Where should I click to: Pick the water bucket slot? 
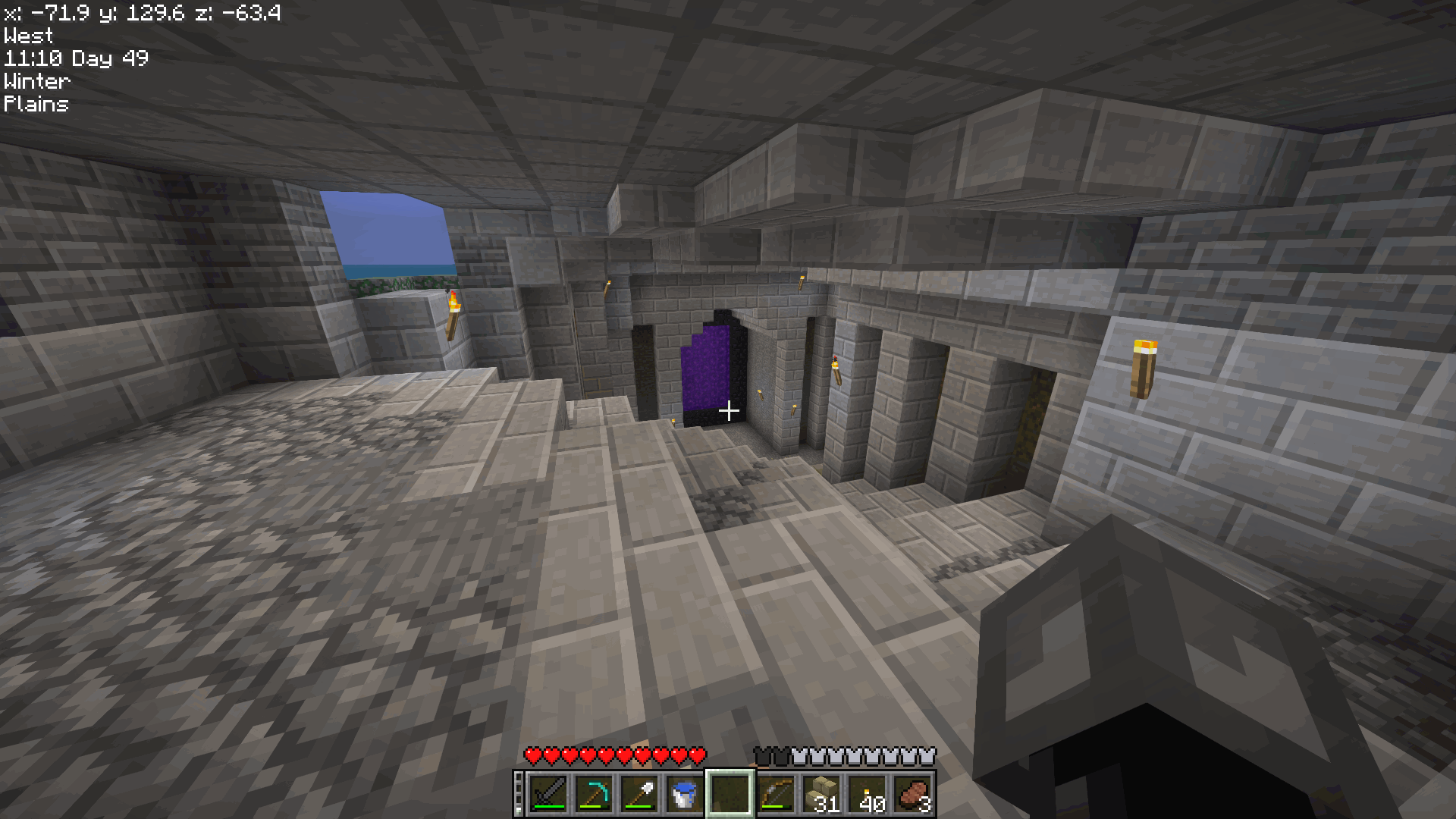coord(685,793)
